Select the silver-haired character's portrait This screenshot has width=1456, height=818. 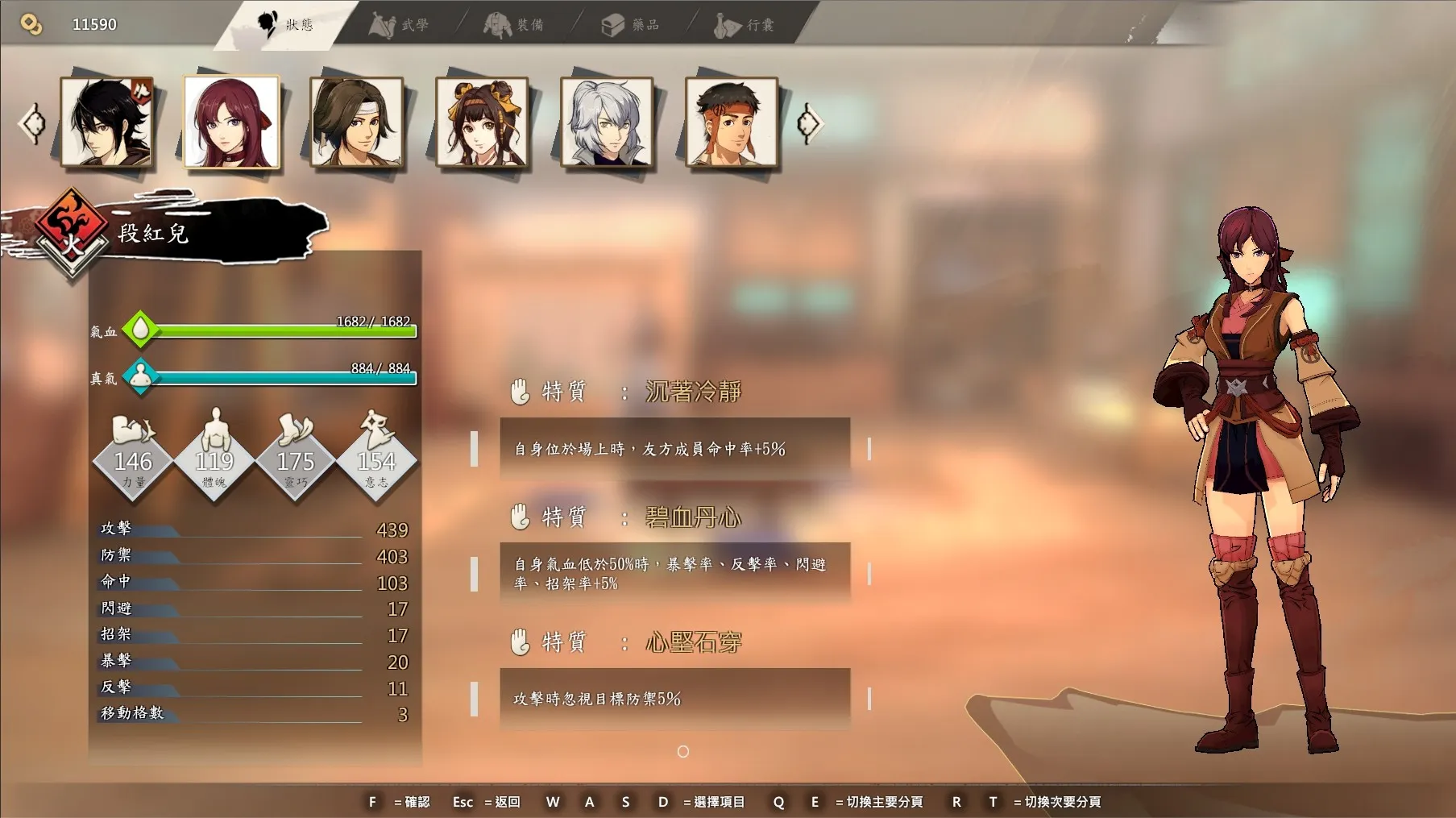pos(607,122)
